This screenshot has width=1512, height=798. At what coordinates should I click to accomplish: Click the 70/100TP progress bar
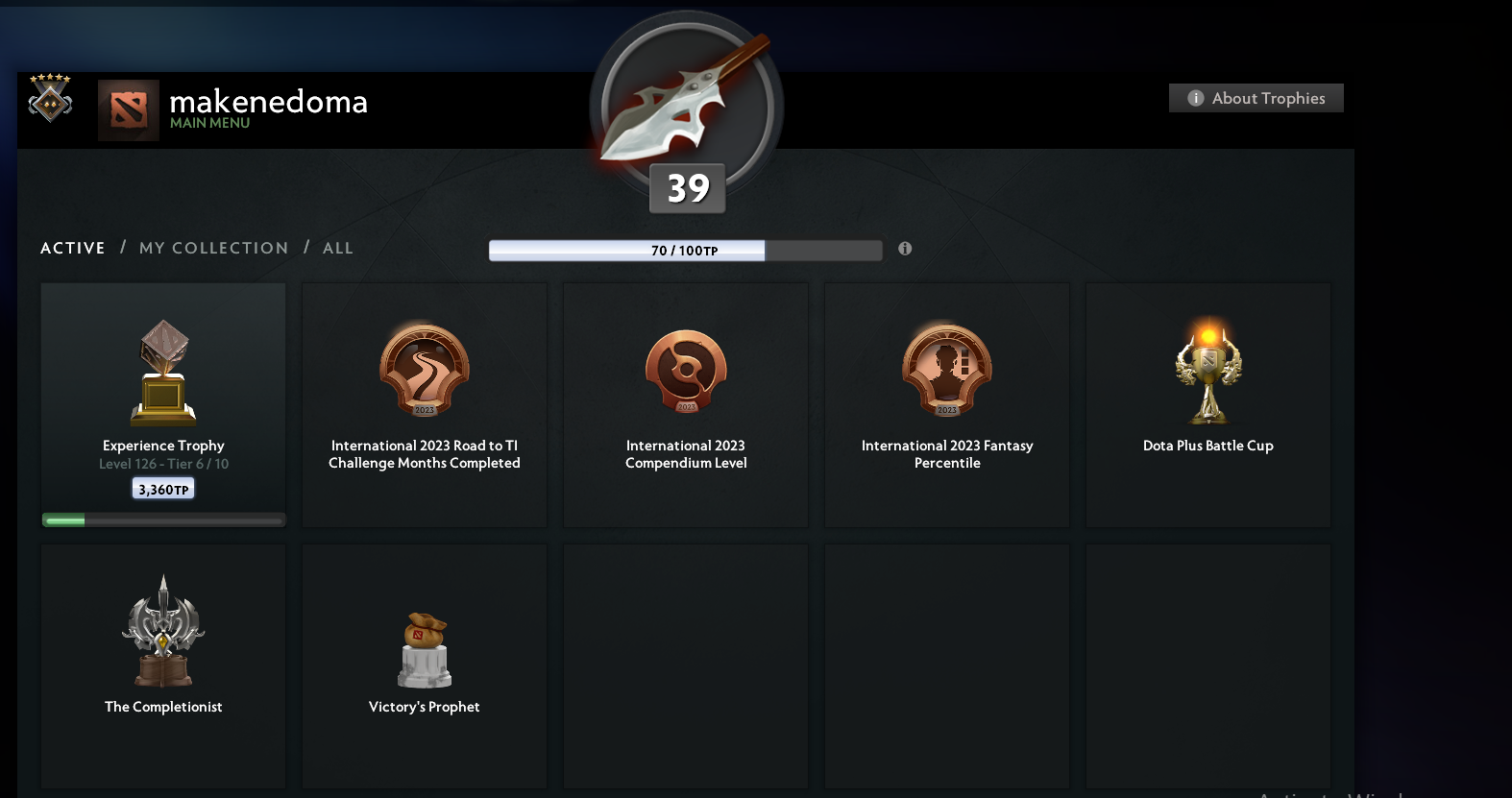(686, 250)
